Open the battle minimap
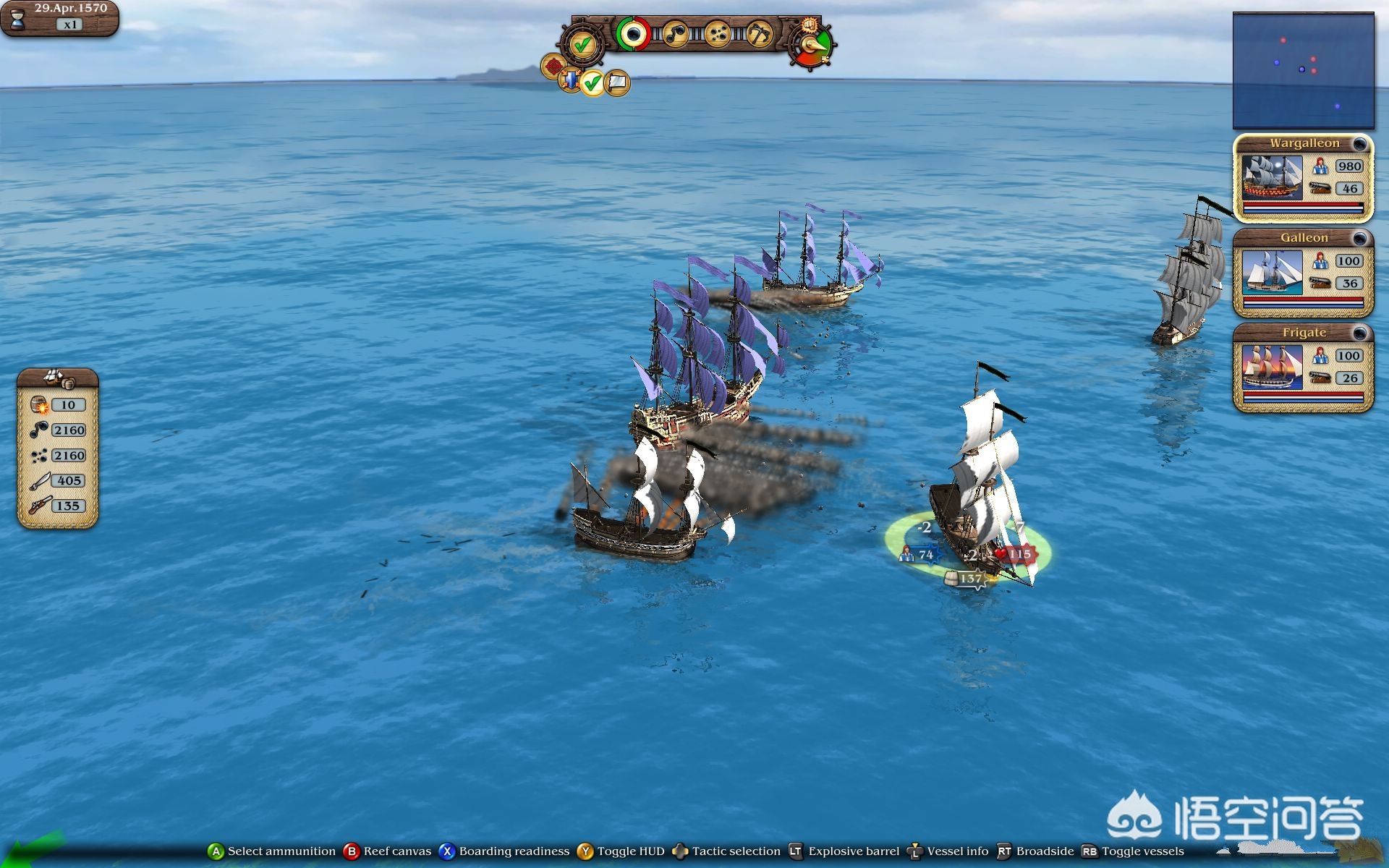The height and width of the screenshot is (868, 1389). [1303, 70]
